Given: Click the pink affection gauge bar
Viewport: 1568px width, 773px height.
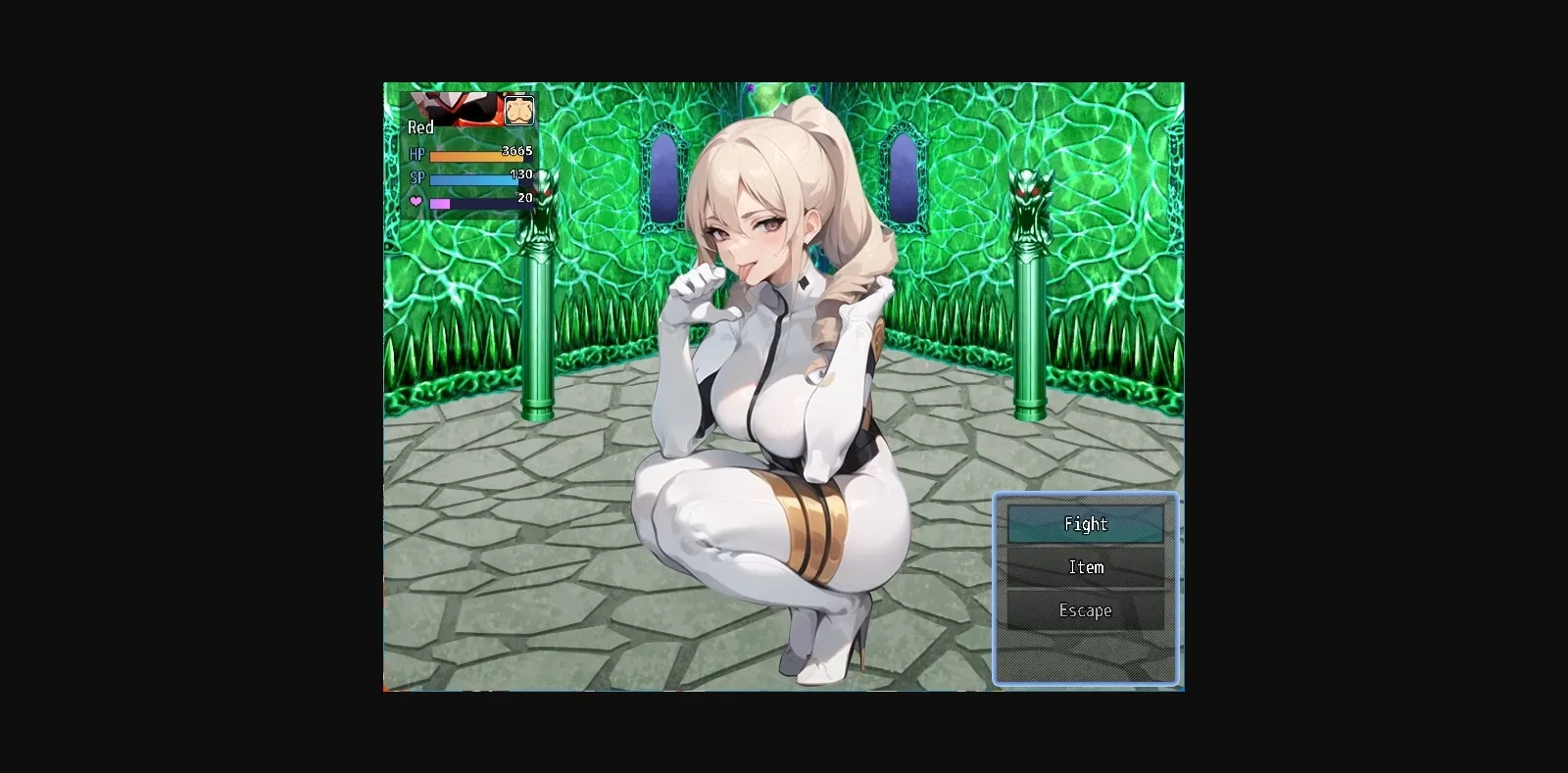Looking at the screenshot, I should coord(441,203).
